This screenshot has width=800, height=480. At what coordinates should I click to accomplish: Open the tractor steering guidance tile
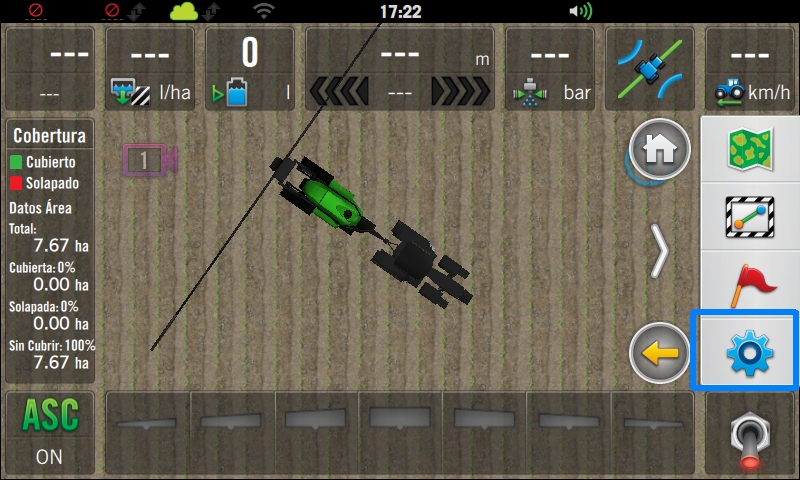[x=649, y=69]
